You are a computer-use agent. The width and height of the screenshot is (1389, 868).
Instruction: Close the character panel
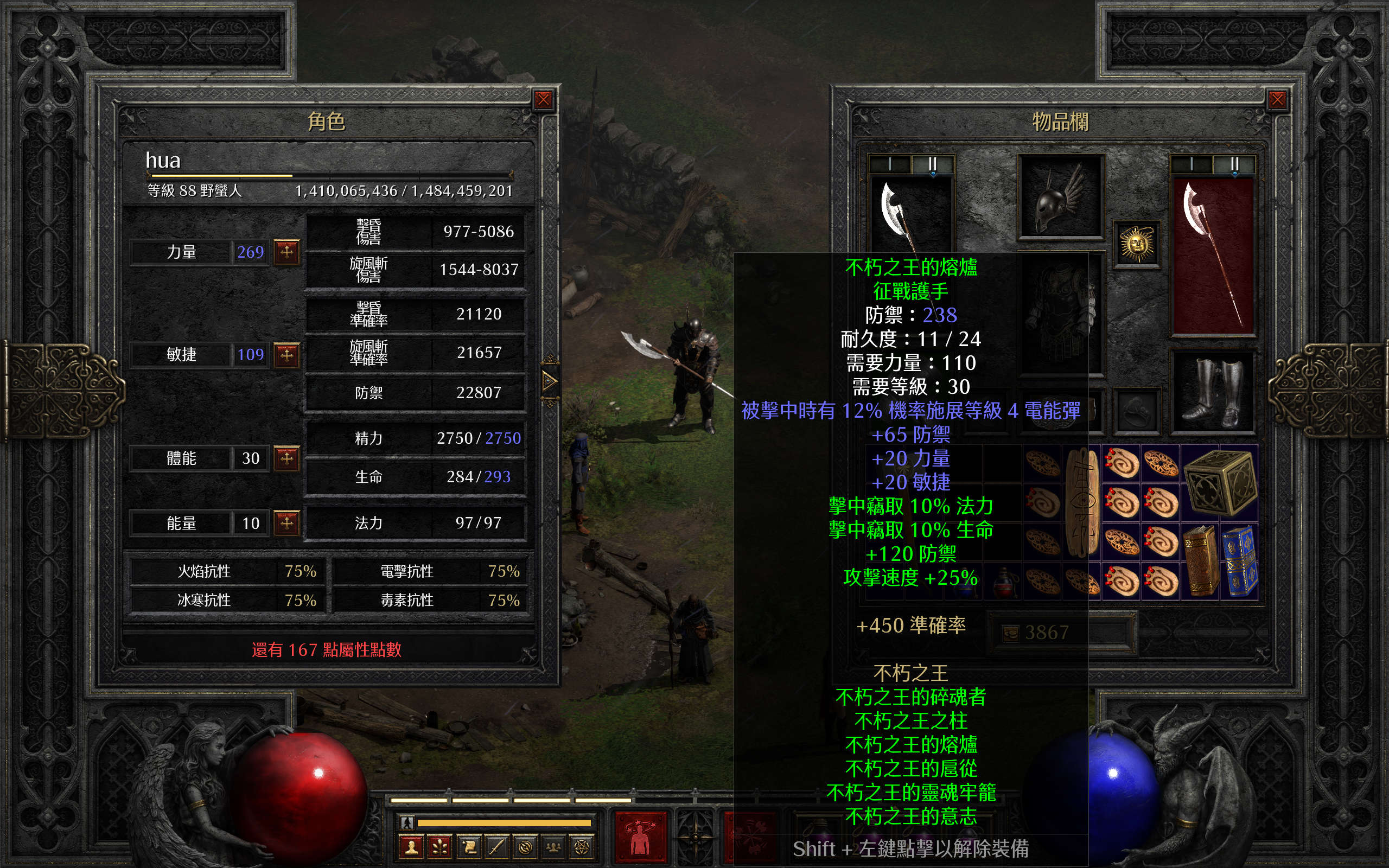(x=543, y=100)
